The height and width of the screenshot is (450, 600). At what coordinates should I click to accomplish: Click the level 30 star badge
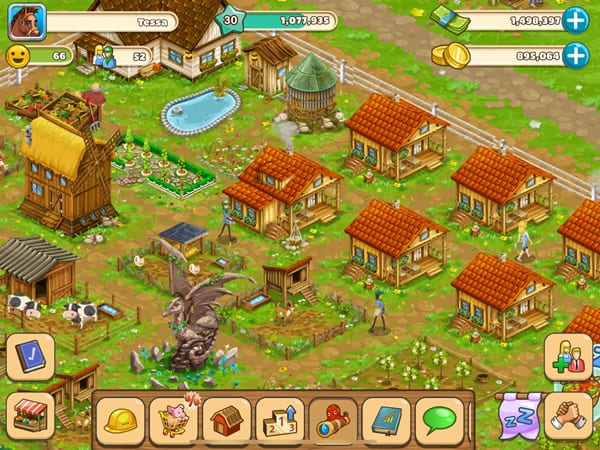click(x=231, y=20)
